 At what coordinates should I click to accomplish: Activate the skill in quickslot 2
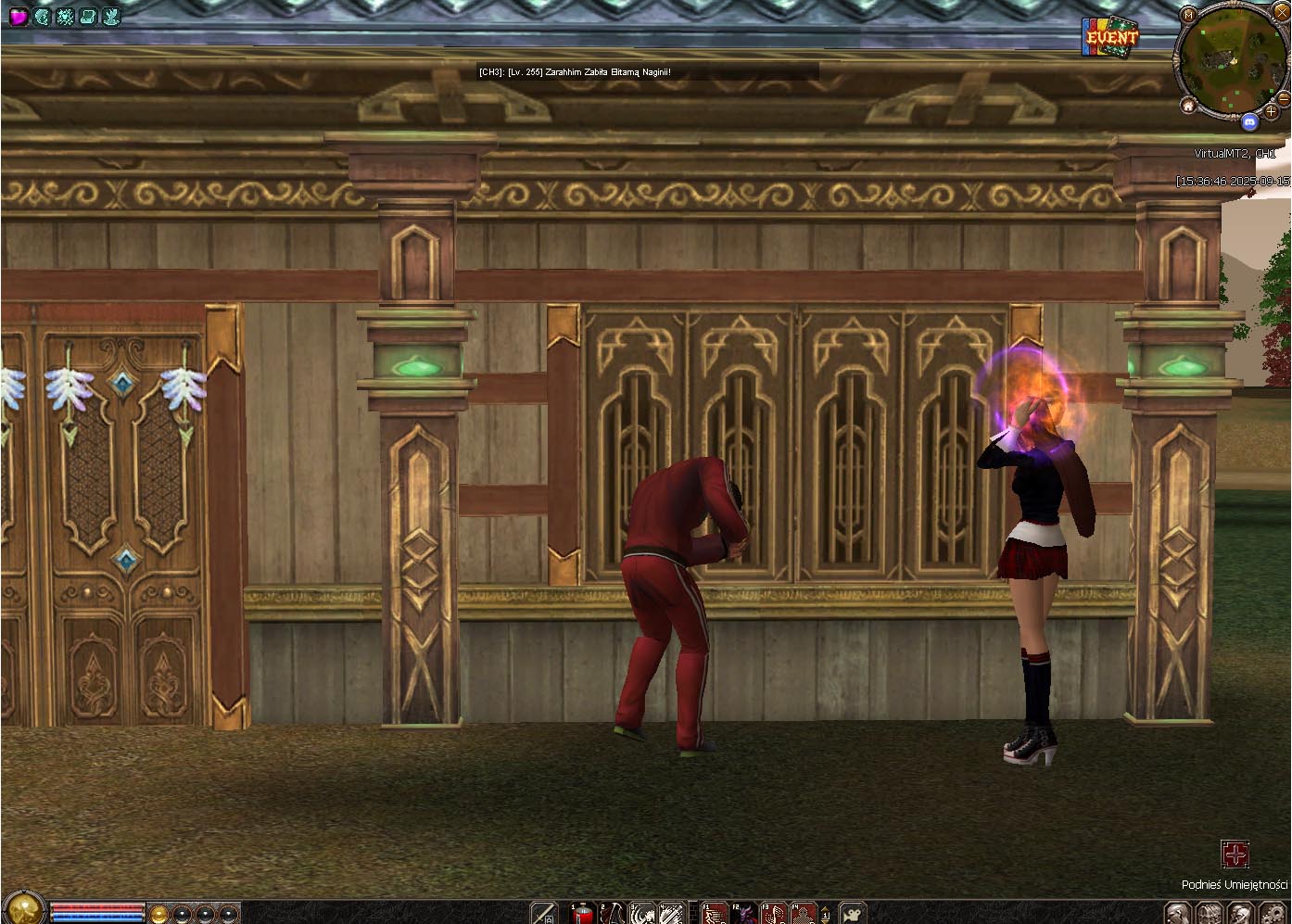coord(613,914)
